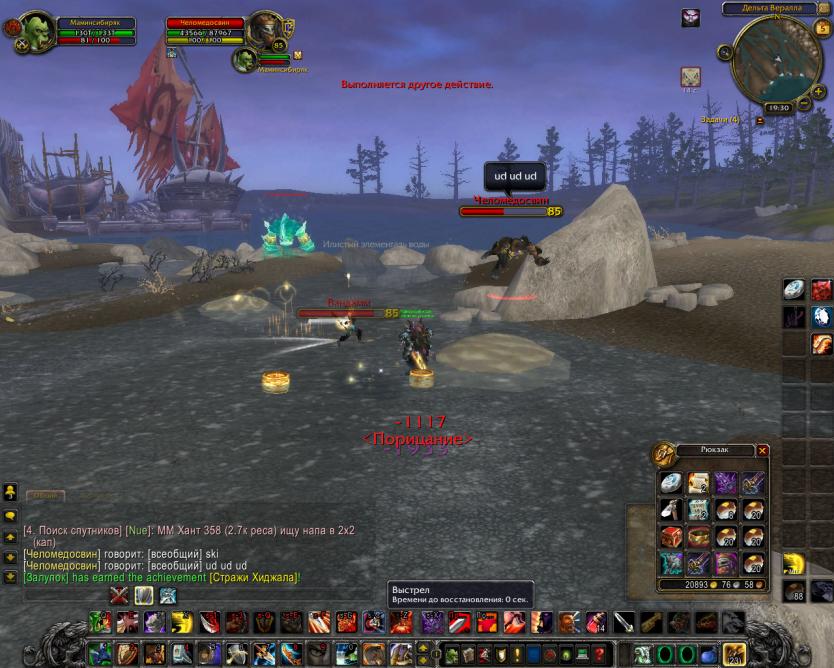Select the crossed-out red stance icon
Screen dimensions: 834x668
click(x=120, y=596)
